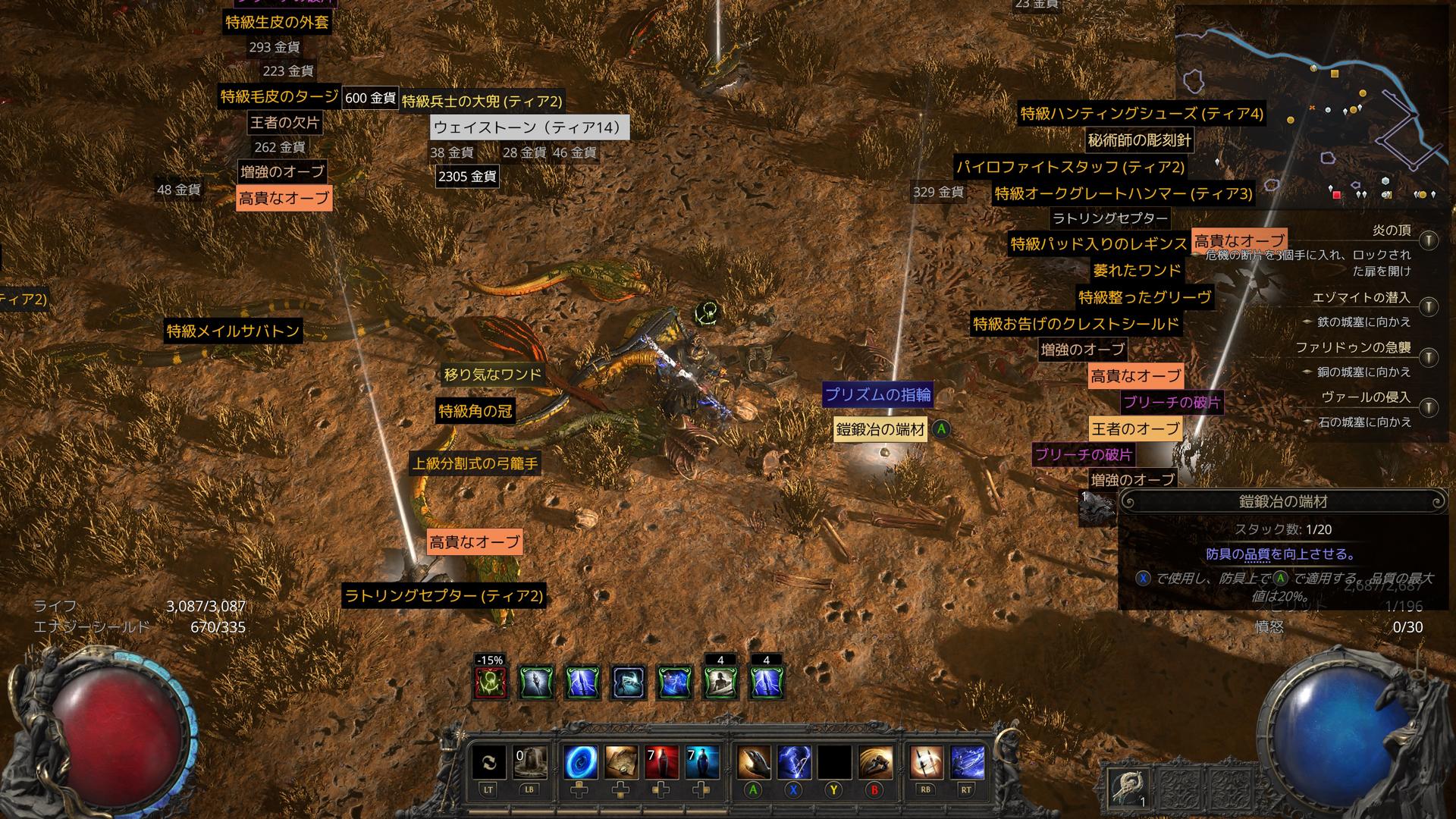This screenshot has height=819, width=1456.
Task: Pick up the ウェイストーン（ティア14） label
Action: 529,127
